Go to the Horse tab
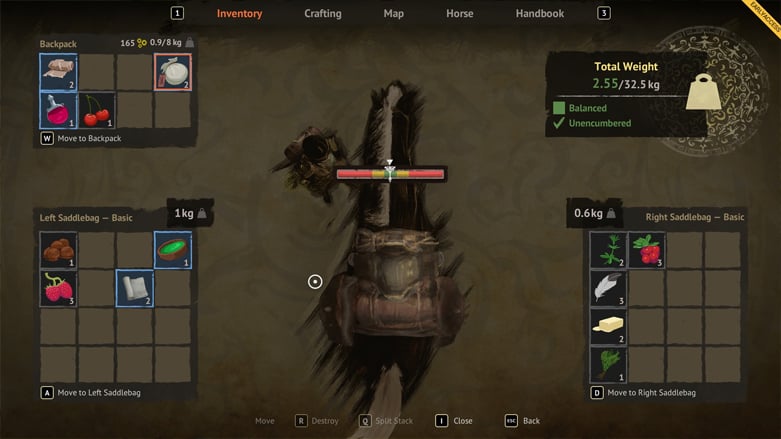The image size is (781, 439). tap(459, 14)
